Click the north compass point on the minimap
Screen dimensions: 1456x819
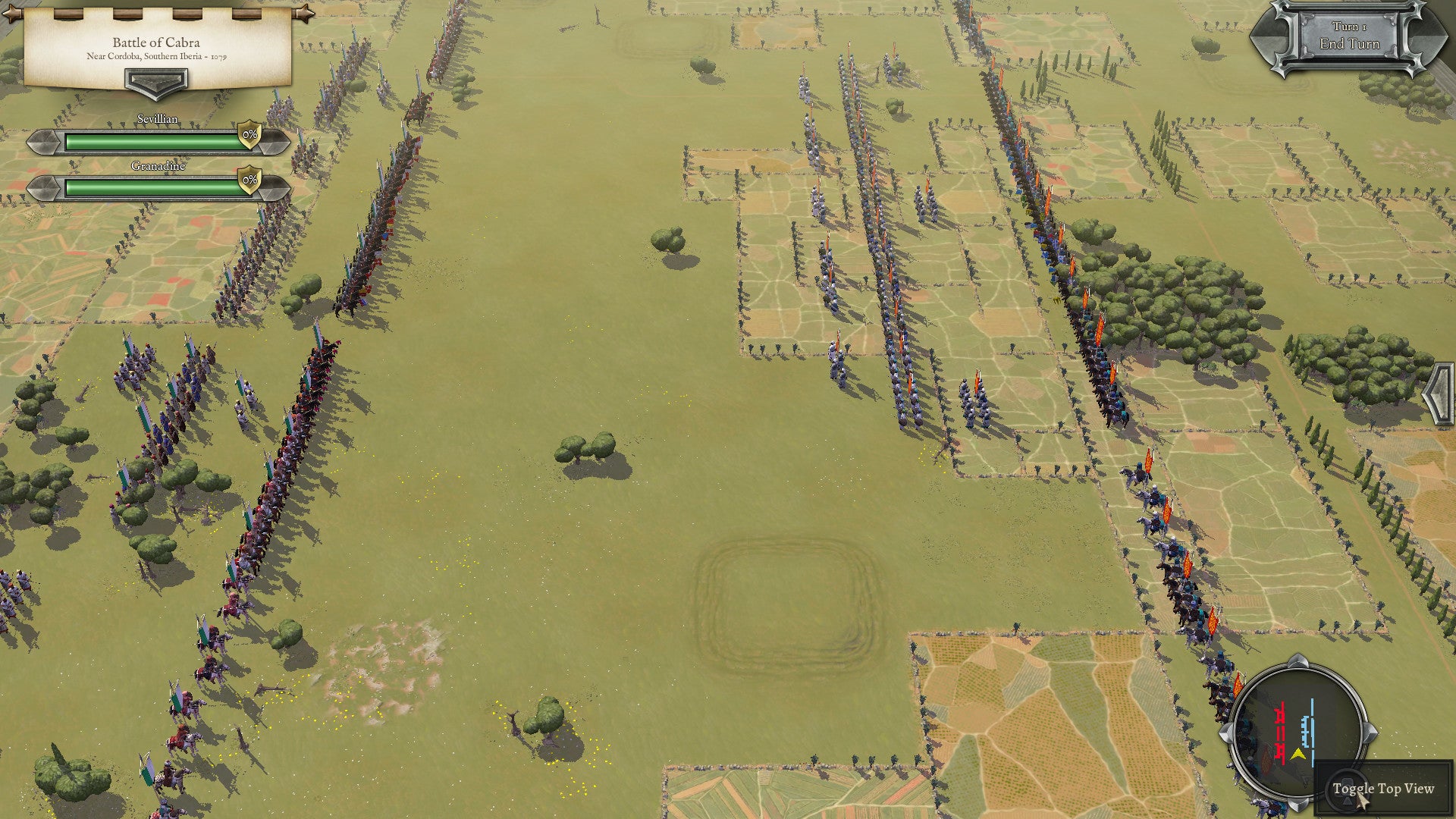click(1296, 661)
